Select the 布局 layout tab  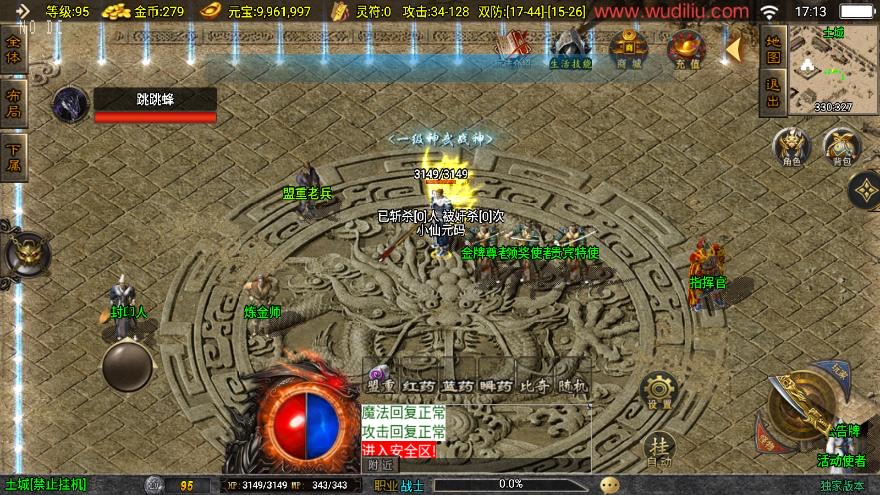click(13, 104)
